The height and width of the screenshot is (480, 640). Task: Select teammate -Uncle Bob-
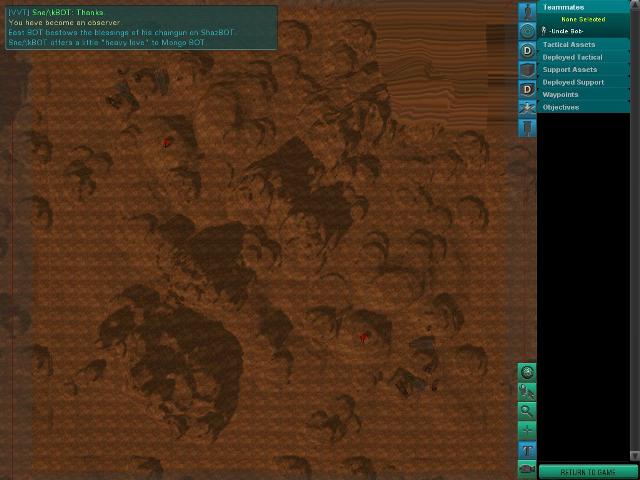(x=564, y=32)
